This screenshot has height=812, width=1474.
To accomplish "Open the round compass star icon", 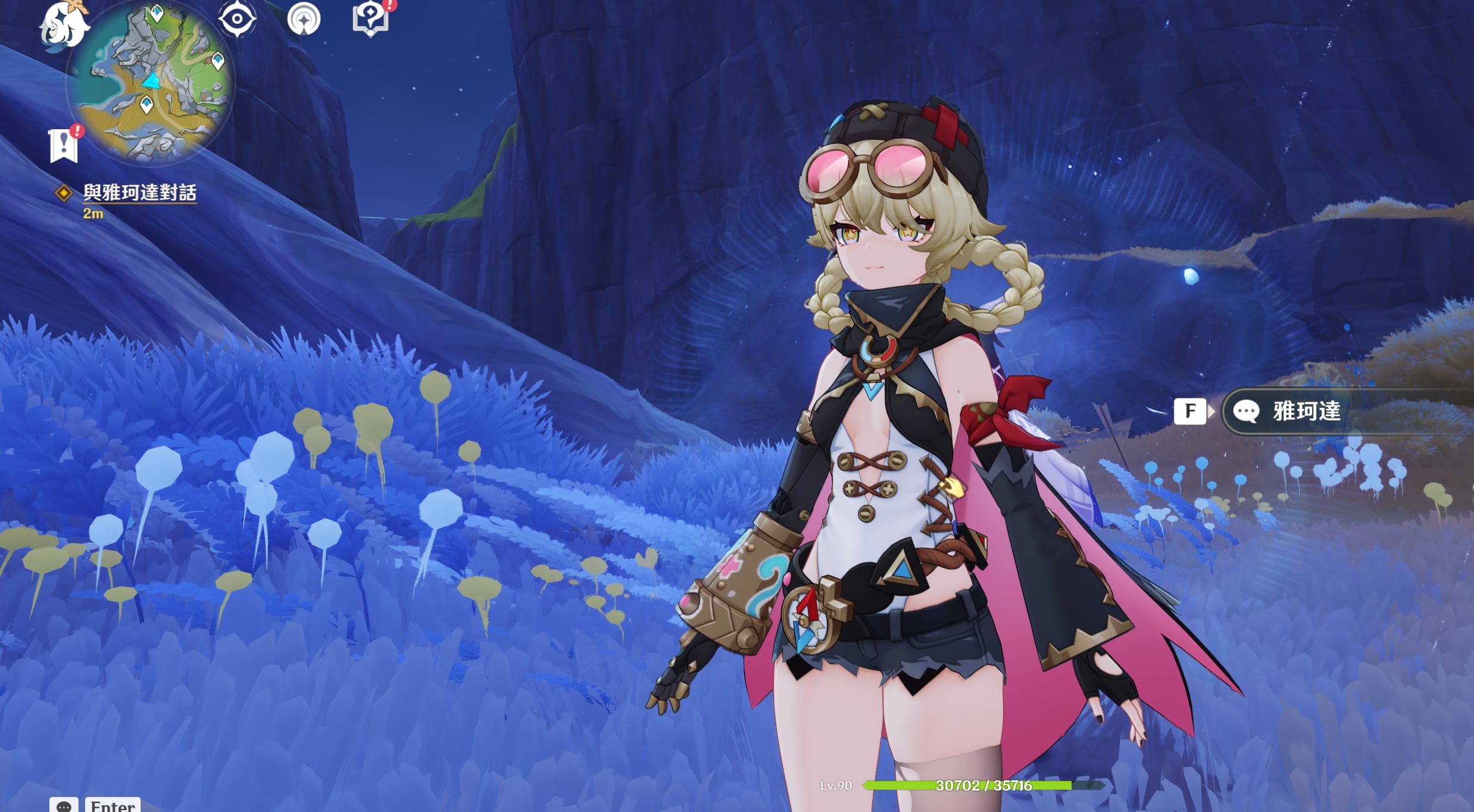I will click(x=304, y=19).
